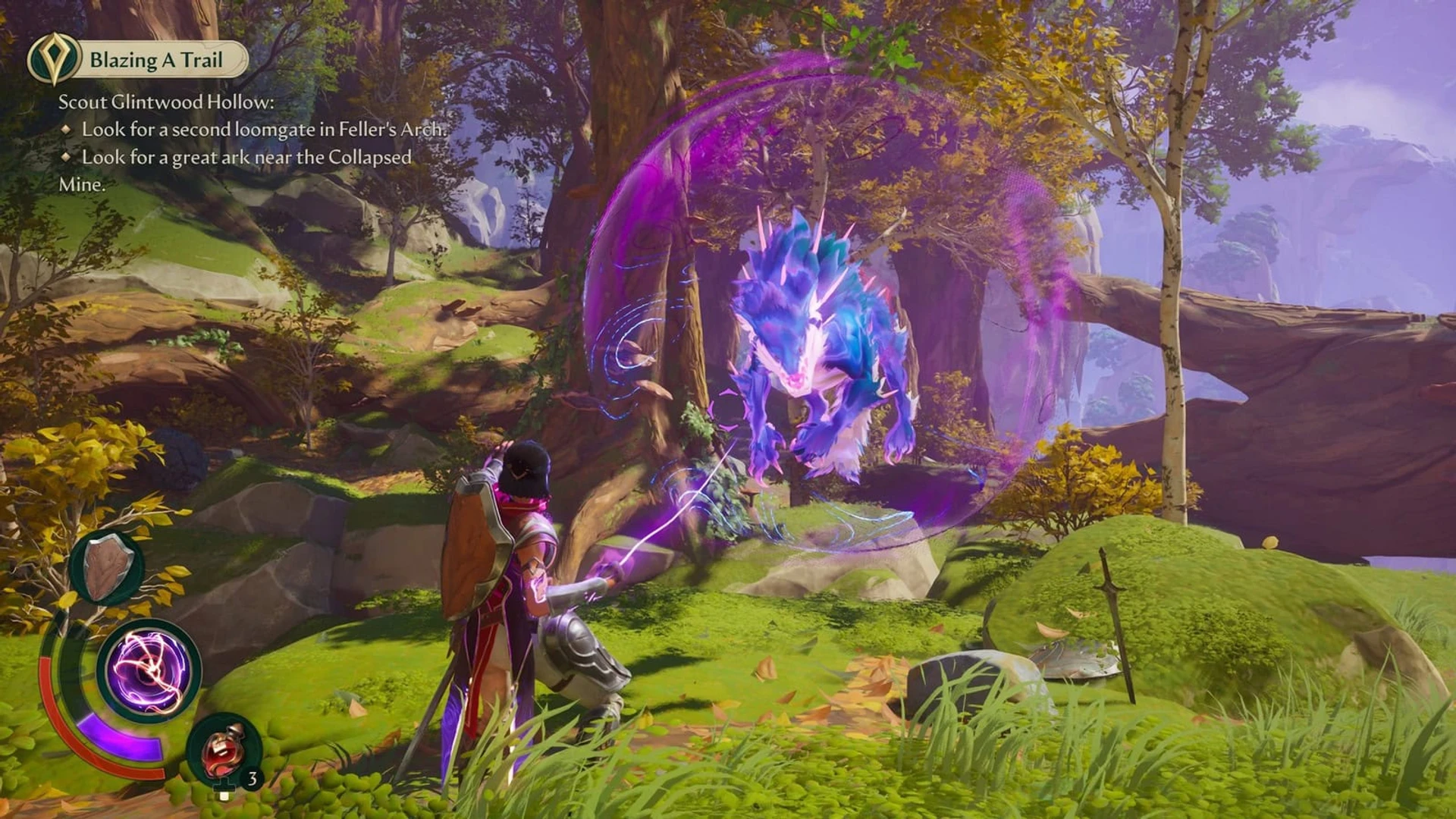Click the purple weave magic orb icon
This screenshot has height=819, width=1456.
tap(149, 670)
